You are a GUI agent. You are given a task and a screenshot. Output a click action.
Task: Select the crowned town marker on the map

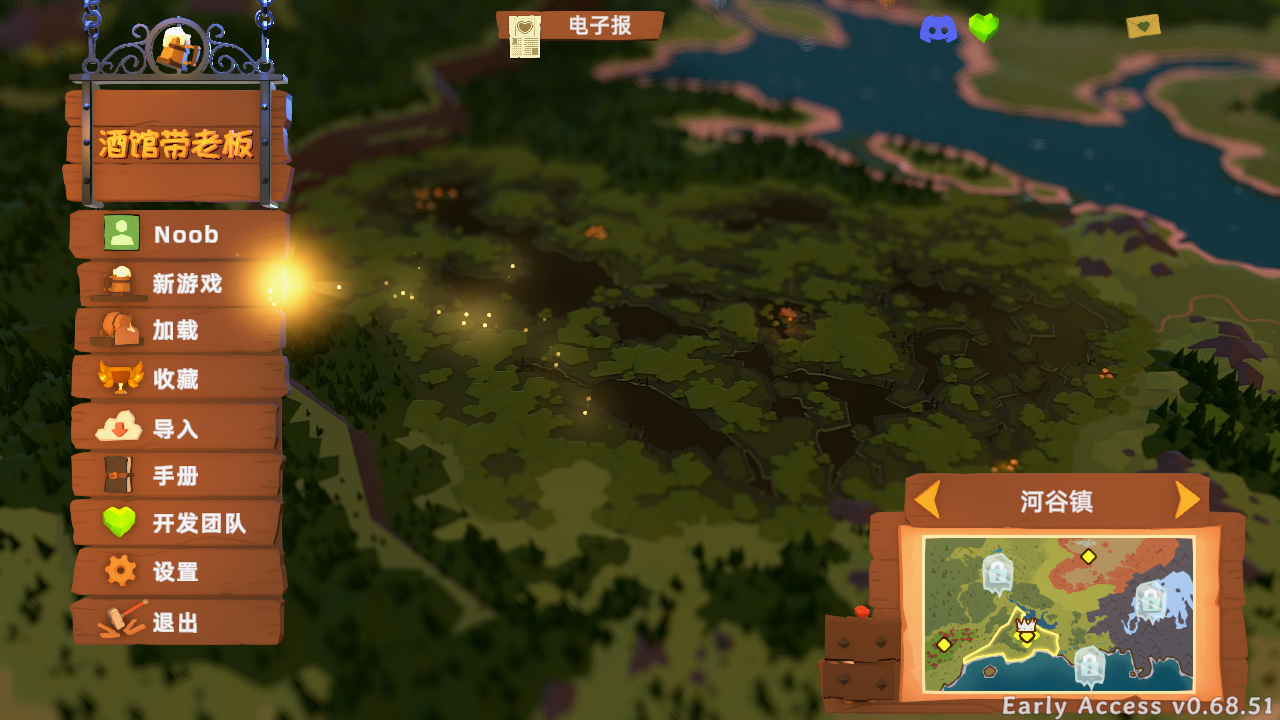click(x=1026, y=630)
